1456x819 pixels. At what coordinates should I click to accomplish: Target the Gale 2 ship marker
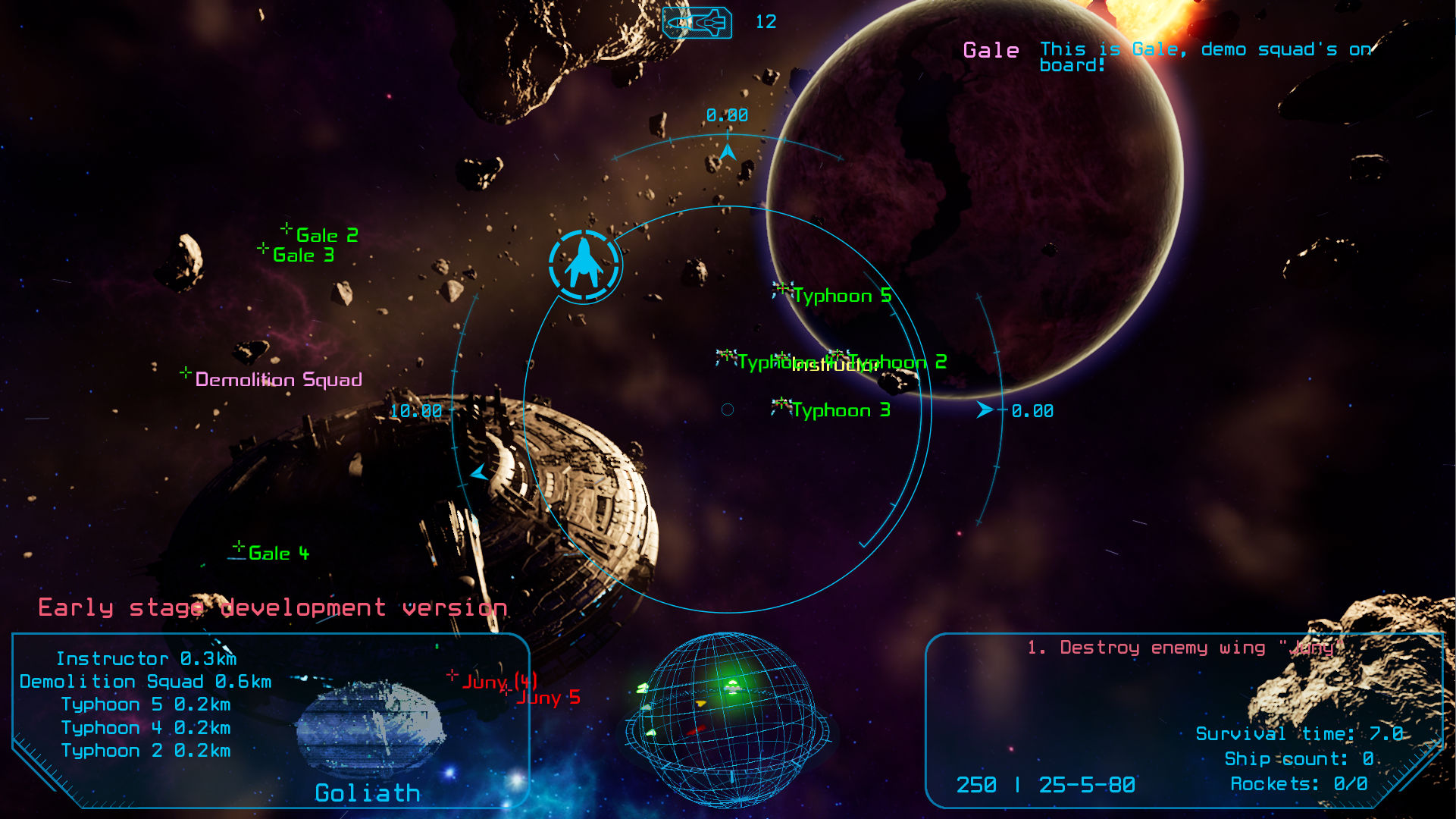(326, 235)
